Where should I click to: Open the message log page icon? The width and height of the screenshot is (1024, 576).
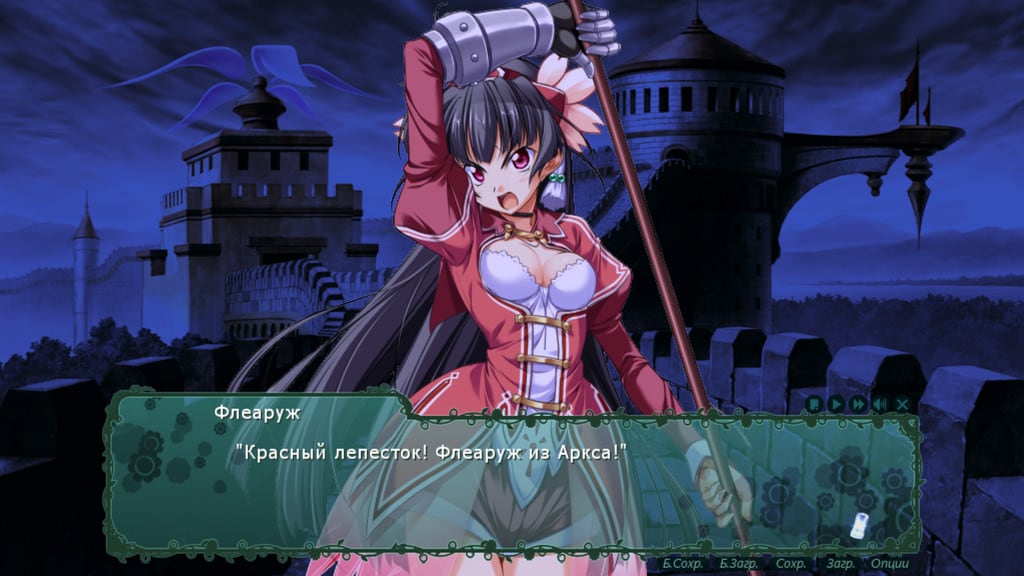(x=815, y=404)
